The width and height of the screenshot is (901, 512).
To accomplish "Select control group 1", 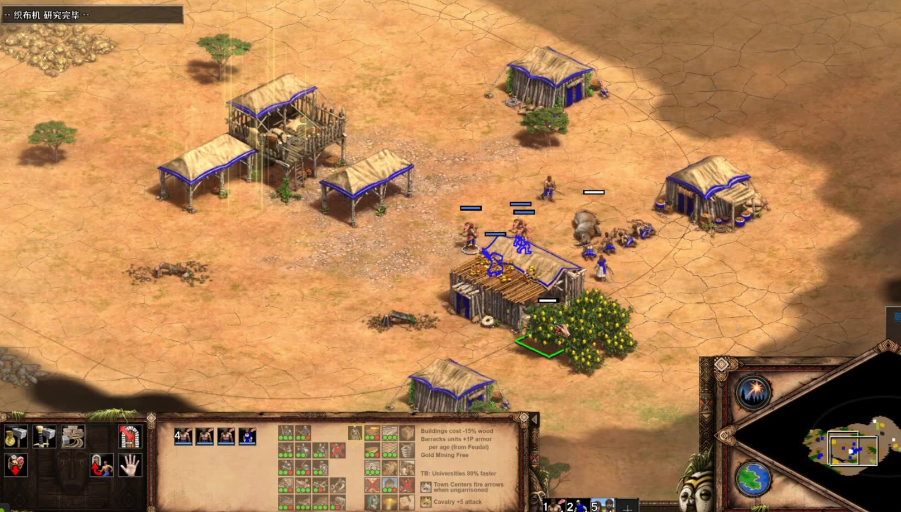I will (554, 505).
